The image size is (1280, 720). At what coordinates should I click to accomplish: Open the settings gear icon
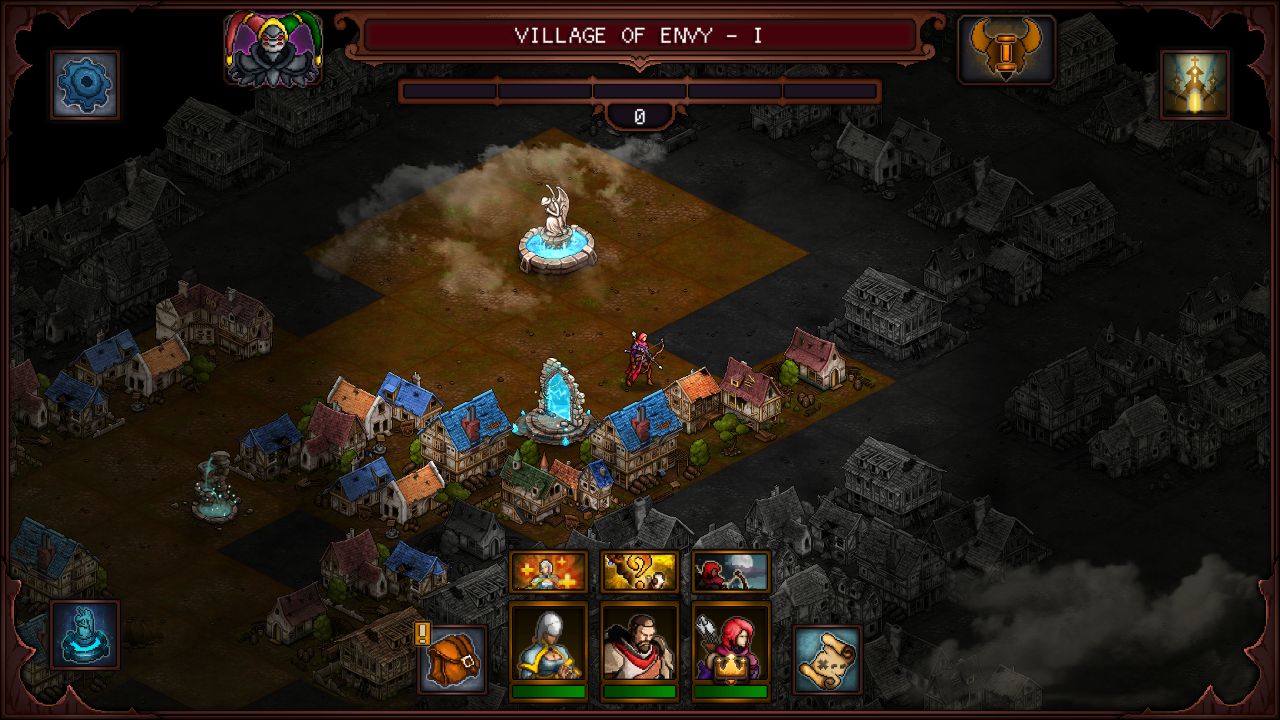click(83, 82)
